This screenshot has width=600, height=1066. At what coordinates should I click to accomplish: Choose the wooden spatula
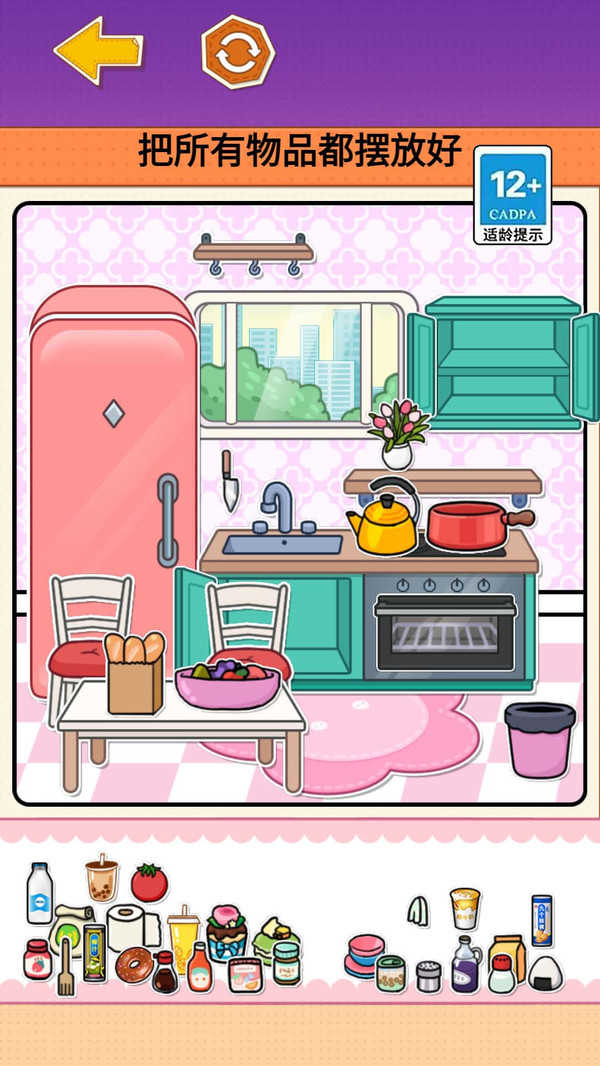[66, 966]
